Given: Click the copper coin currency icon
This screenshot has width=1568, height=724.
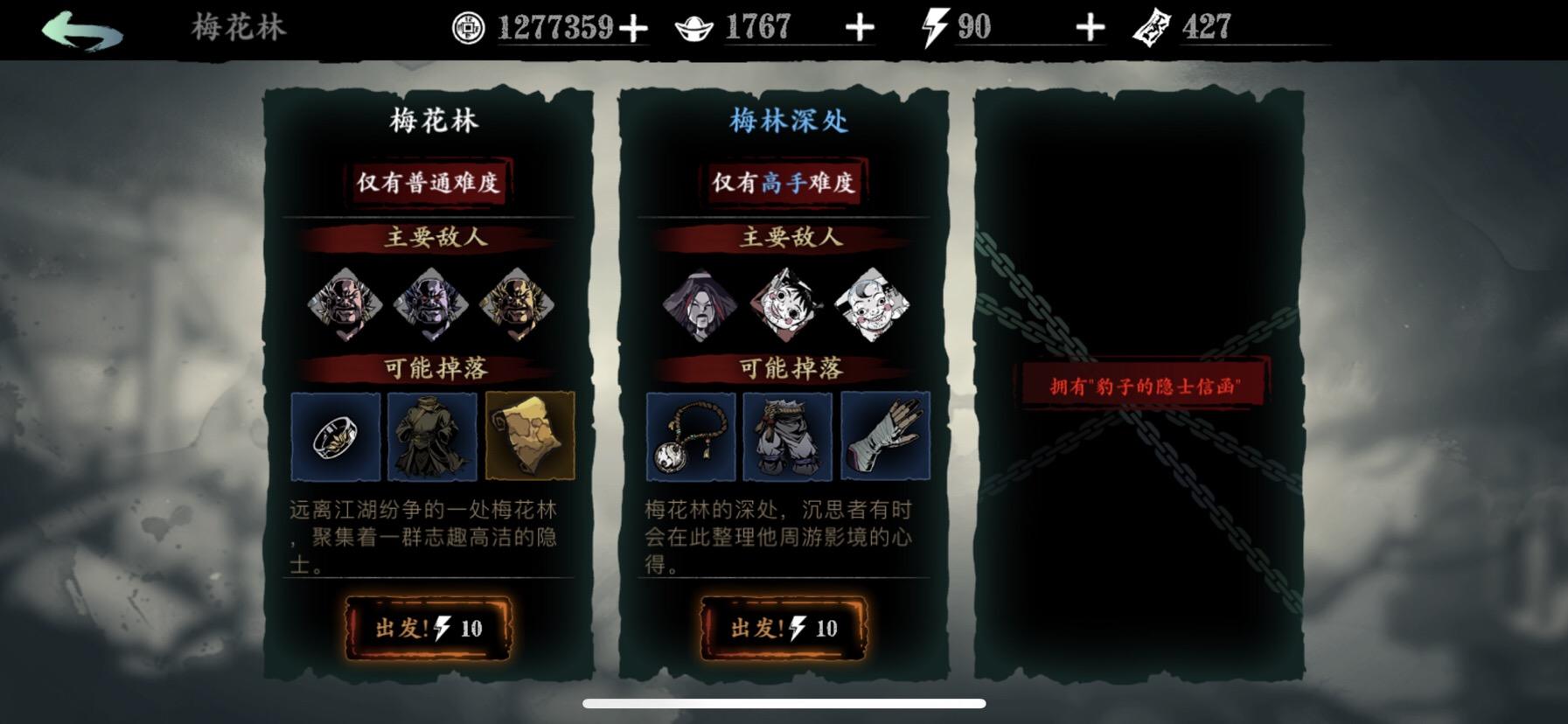Looking at the screenshot, I should click(466, 26).
